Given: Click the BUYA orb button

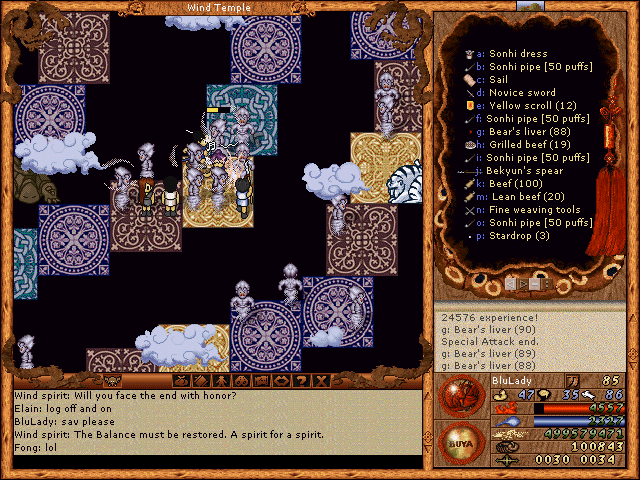Looking at the screenshot, I should pos(459,441).
